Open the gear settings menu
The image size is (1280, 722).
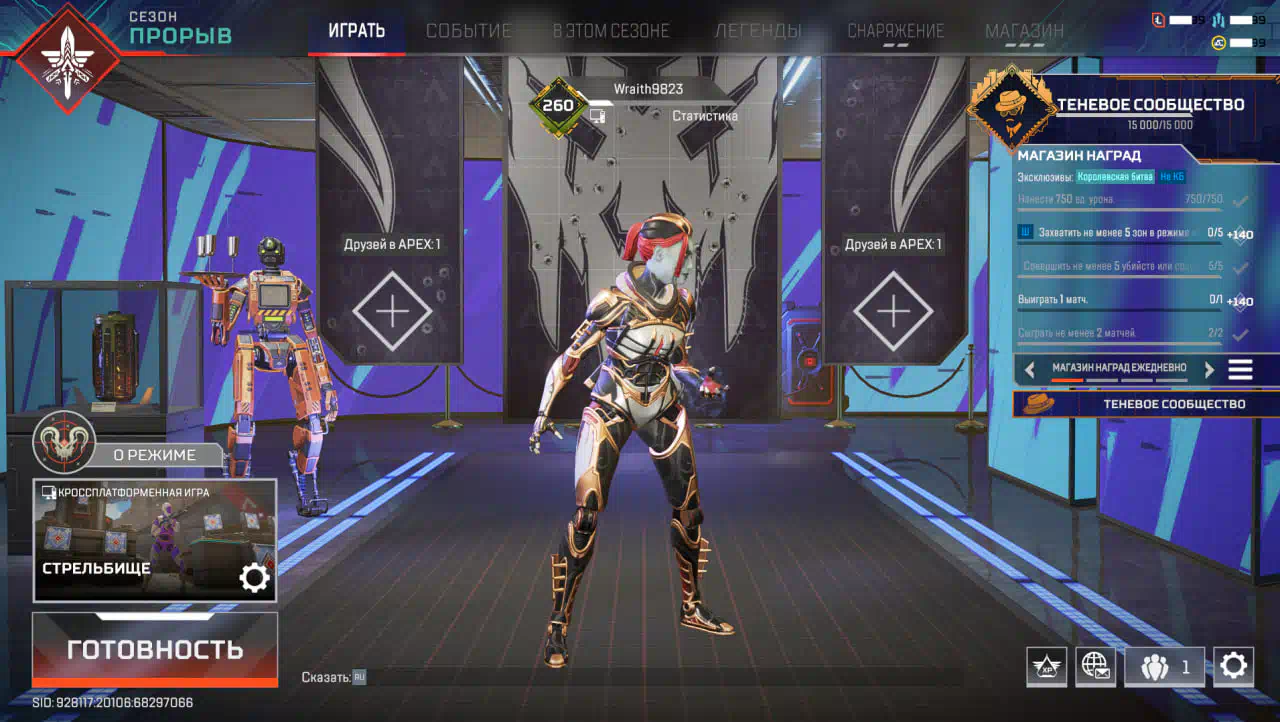[1234, 666]
